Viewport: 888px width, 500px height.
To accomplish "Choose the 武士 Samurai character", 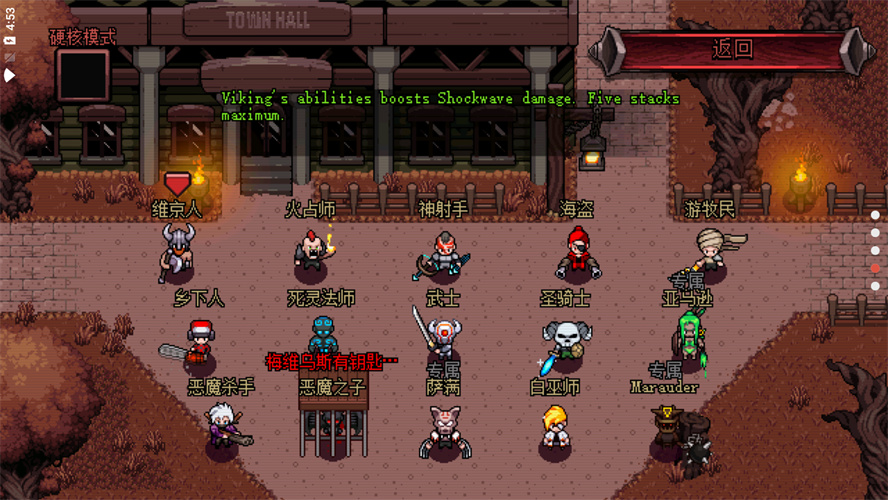I will [x=442, y=335].
